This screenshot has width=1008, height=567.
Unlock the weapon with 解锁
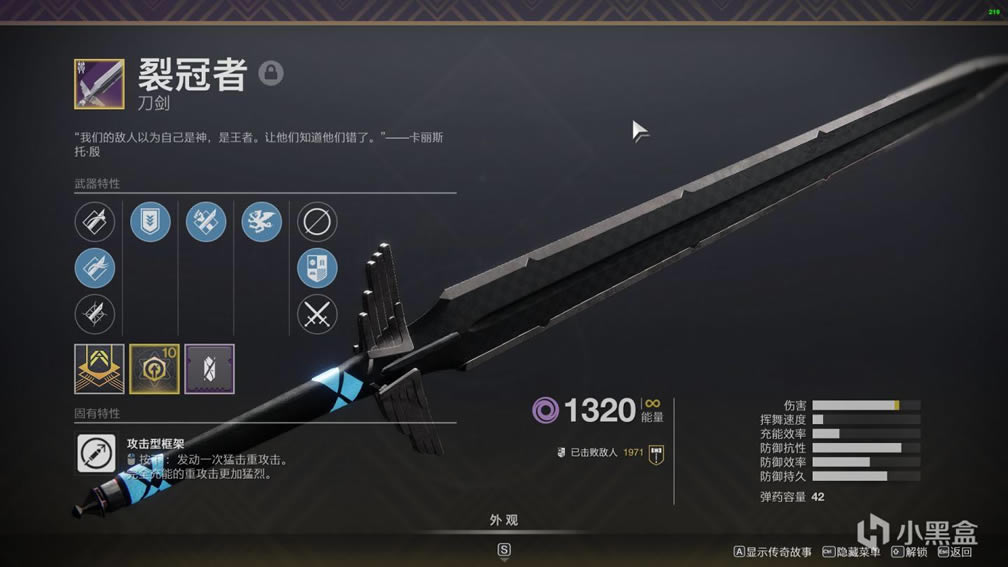click(x=909, y=552)
